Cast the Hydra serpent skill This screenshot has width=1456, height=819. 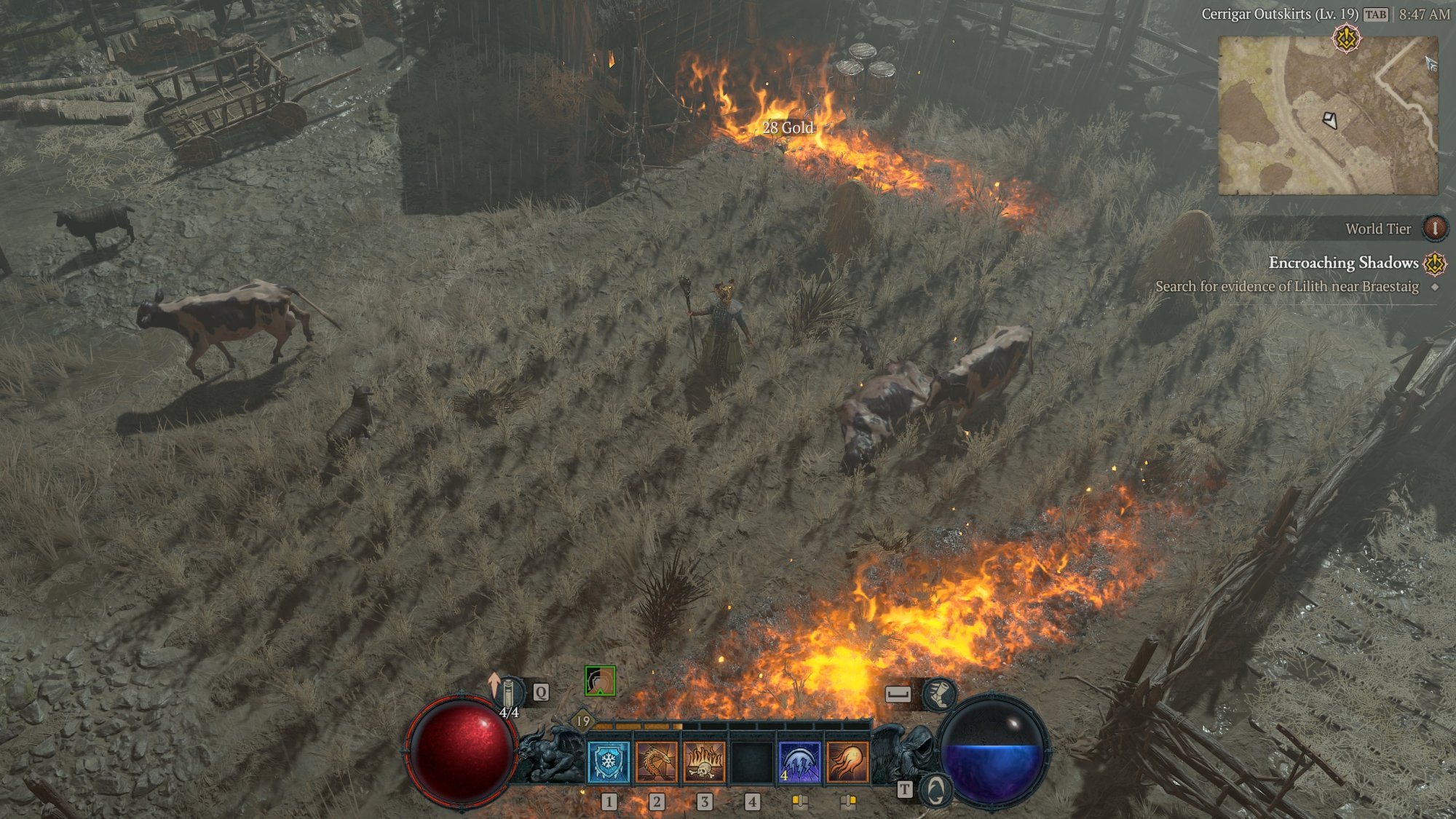point(656,761)
